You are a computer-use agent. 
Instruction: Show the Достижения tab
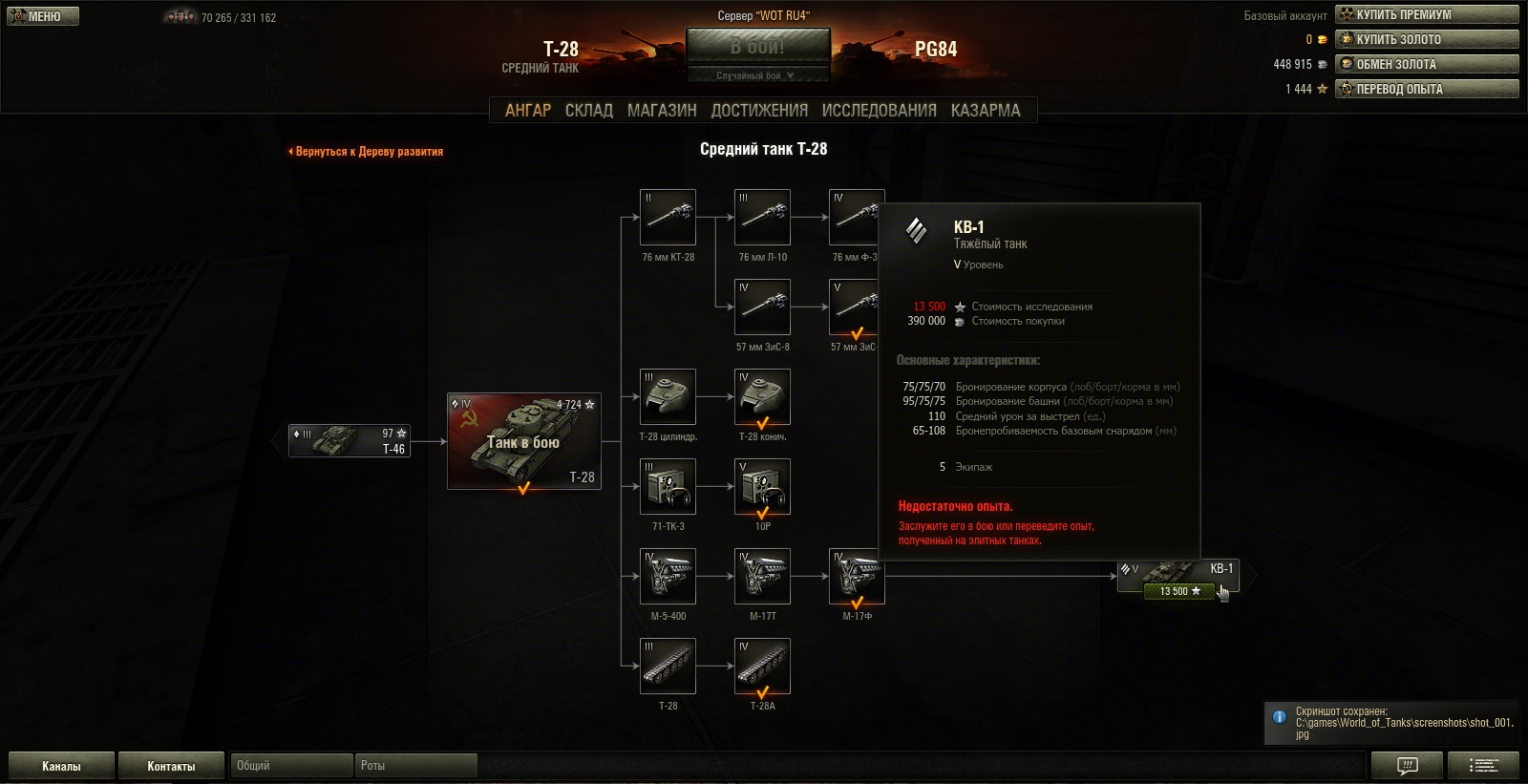click(759, 111)
